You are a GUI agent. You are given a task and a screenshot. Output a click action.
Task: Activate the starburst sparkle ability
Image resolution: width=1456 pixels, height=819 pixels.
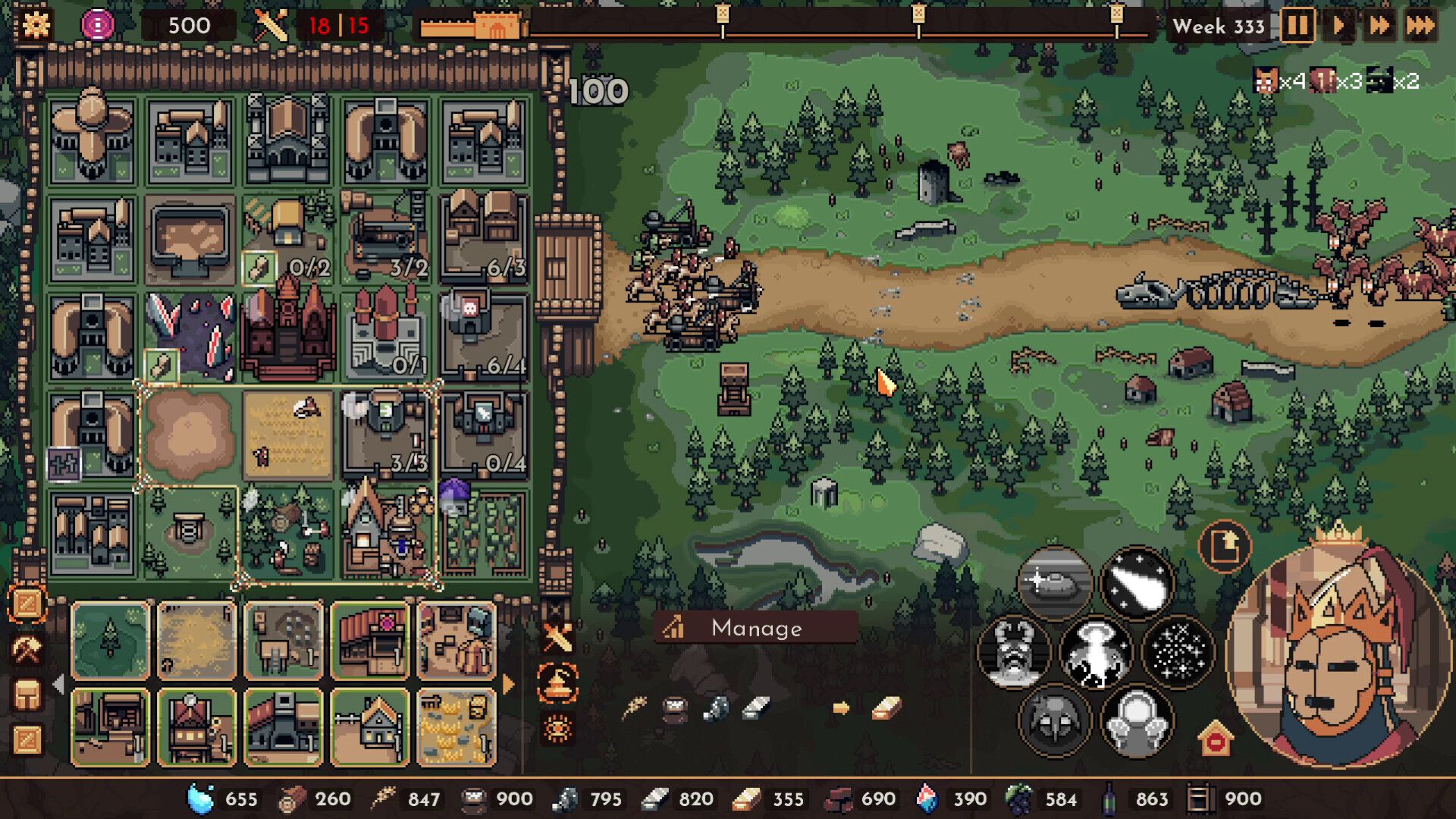(1177, 652)
